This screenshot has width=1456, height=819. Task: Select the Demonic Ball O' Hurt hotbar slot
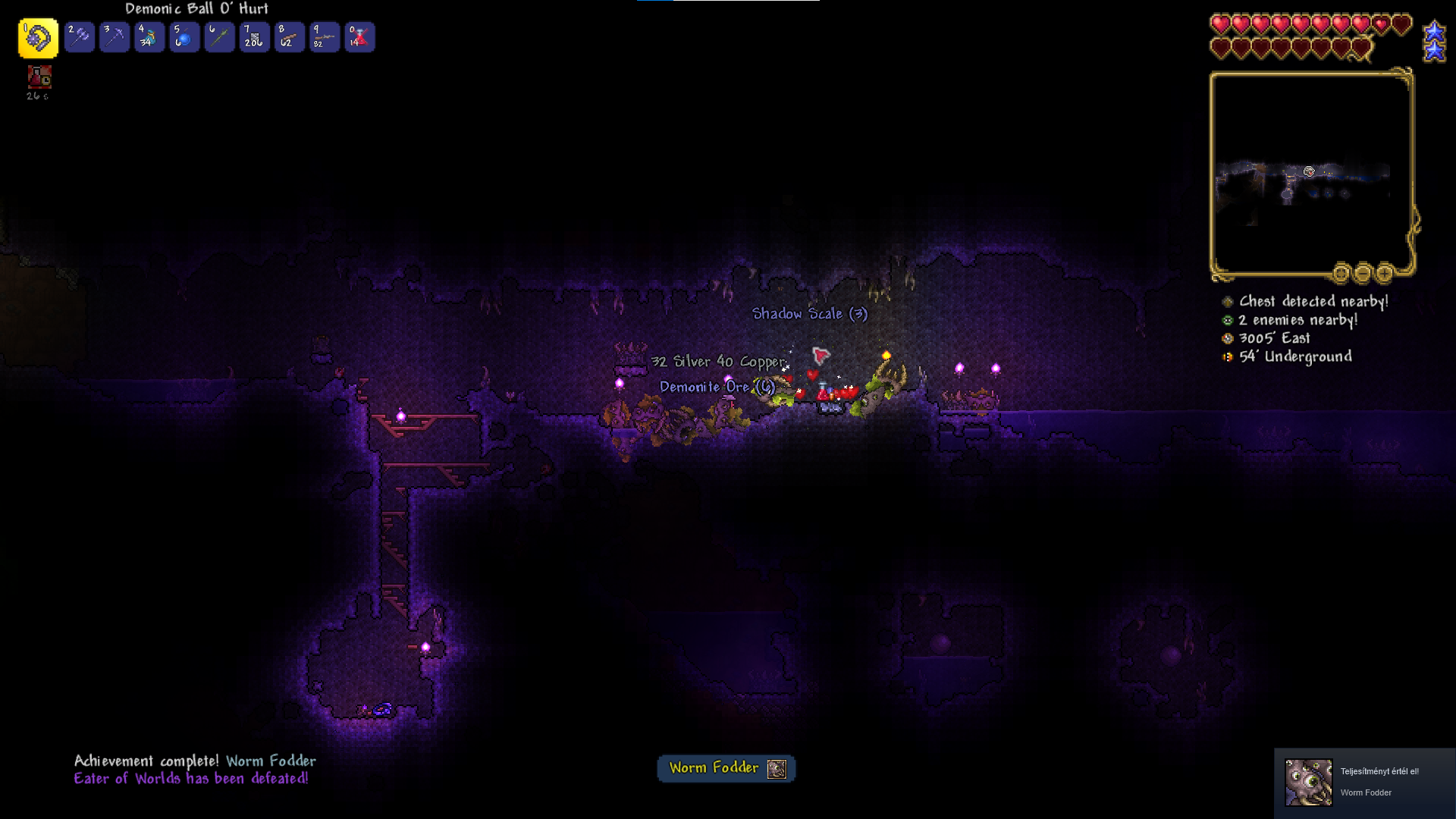[x=38, y=38]
